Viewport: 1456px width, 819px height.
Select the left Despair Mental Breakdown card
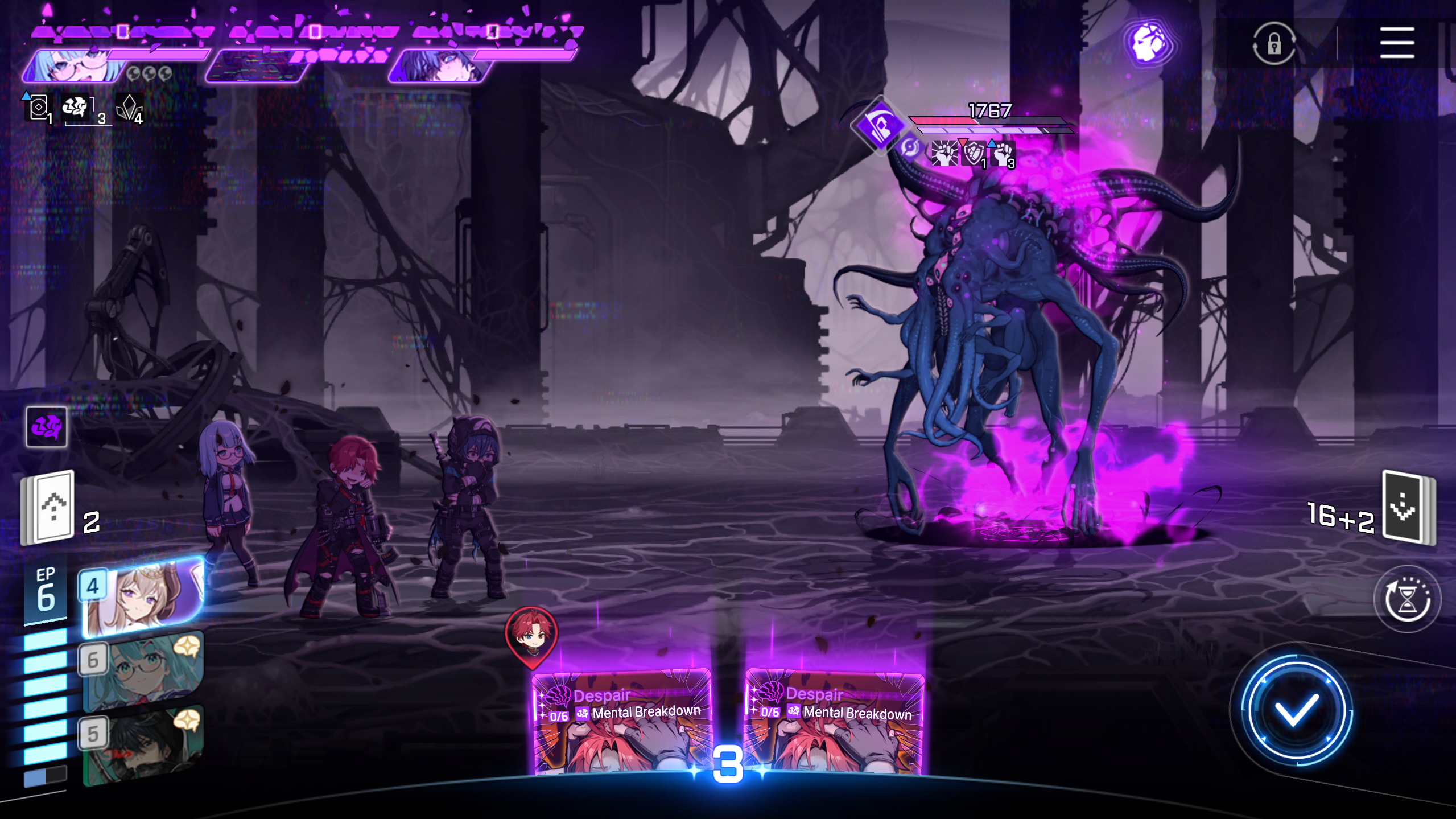pyautogui.click(x=621, y=723)
